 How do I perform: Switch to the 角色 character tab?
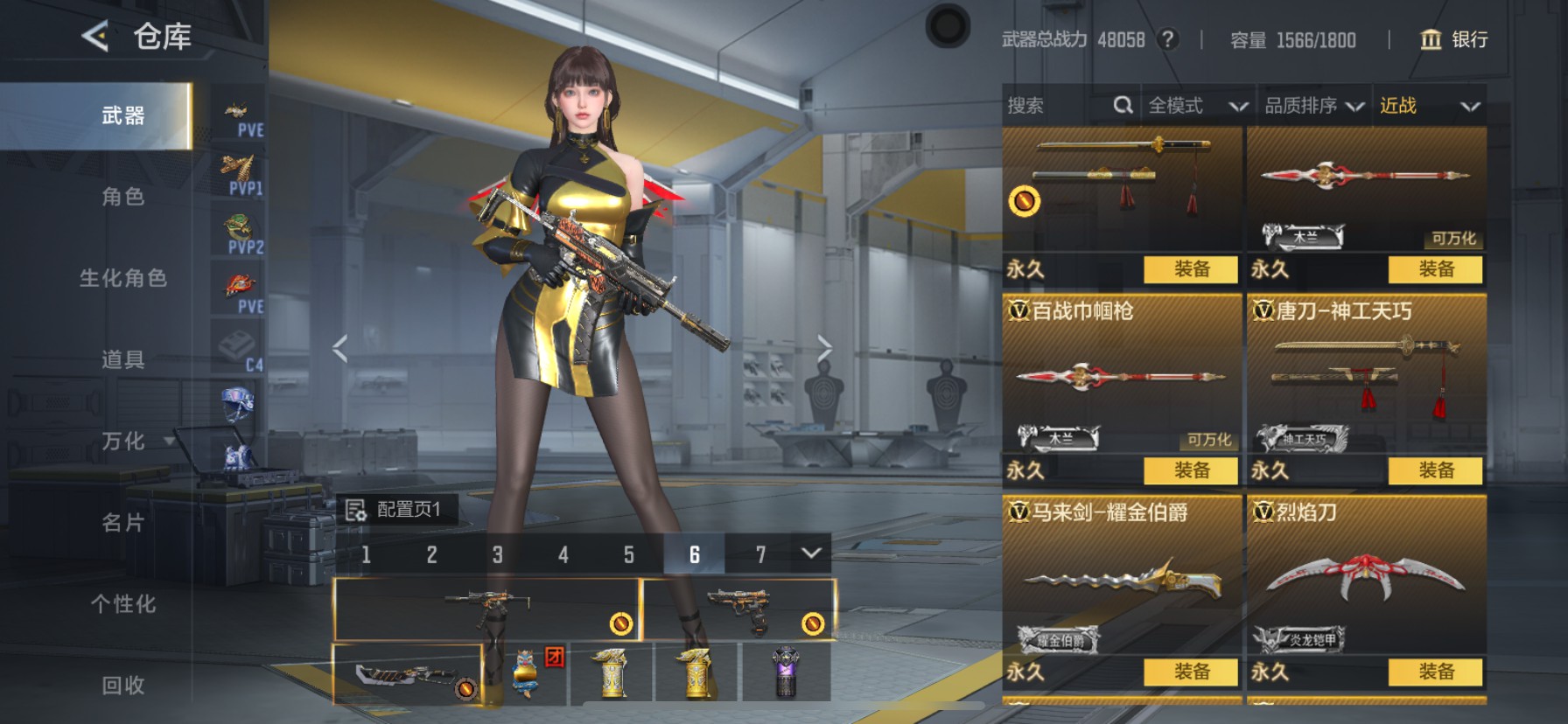coord(122,197)
